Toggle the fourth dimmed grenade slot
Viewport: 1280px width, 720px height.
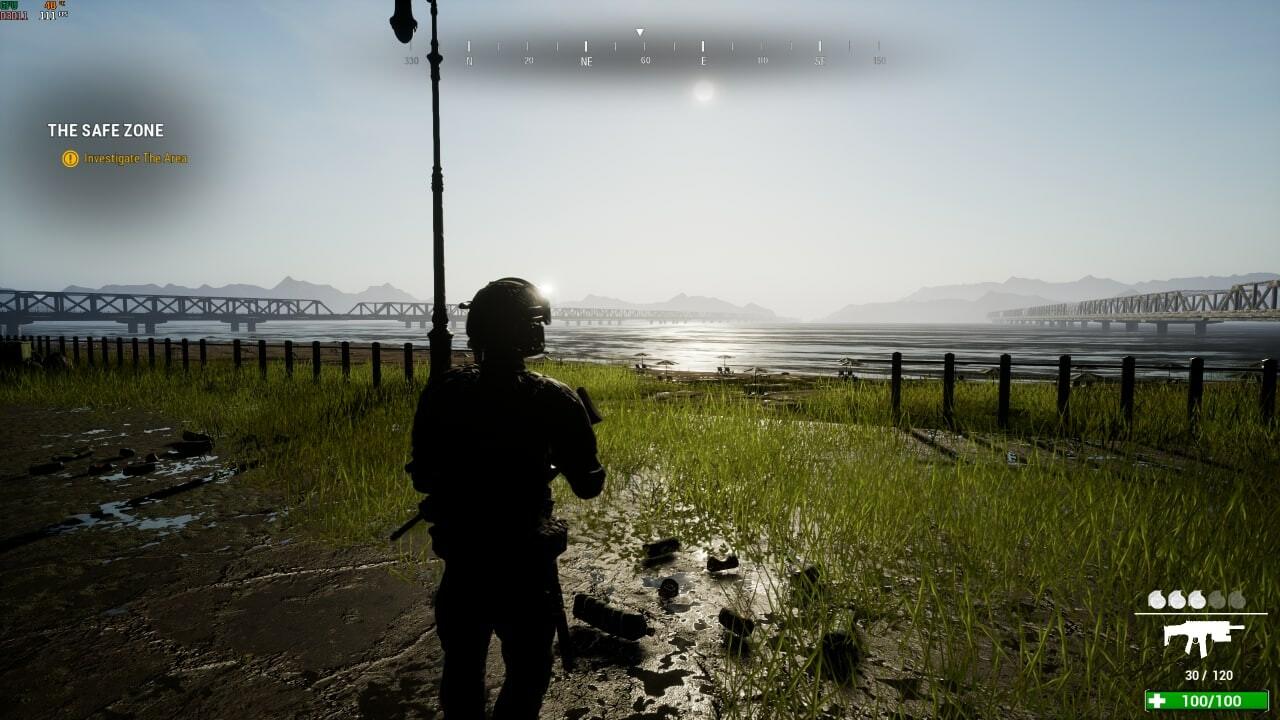[x=1218, y=599]
